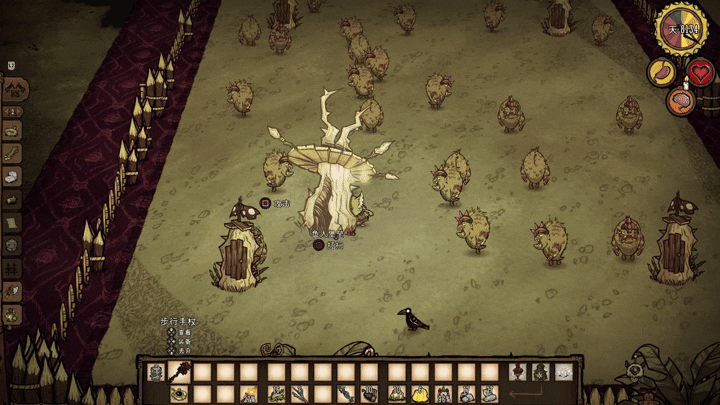The height and width of the screenshot is (405, 720).
Task: Pick the yellow blob item in the backpack row
Action: pos(420,394)
